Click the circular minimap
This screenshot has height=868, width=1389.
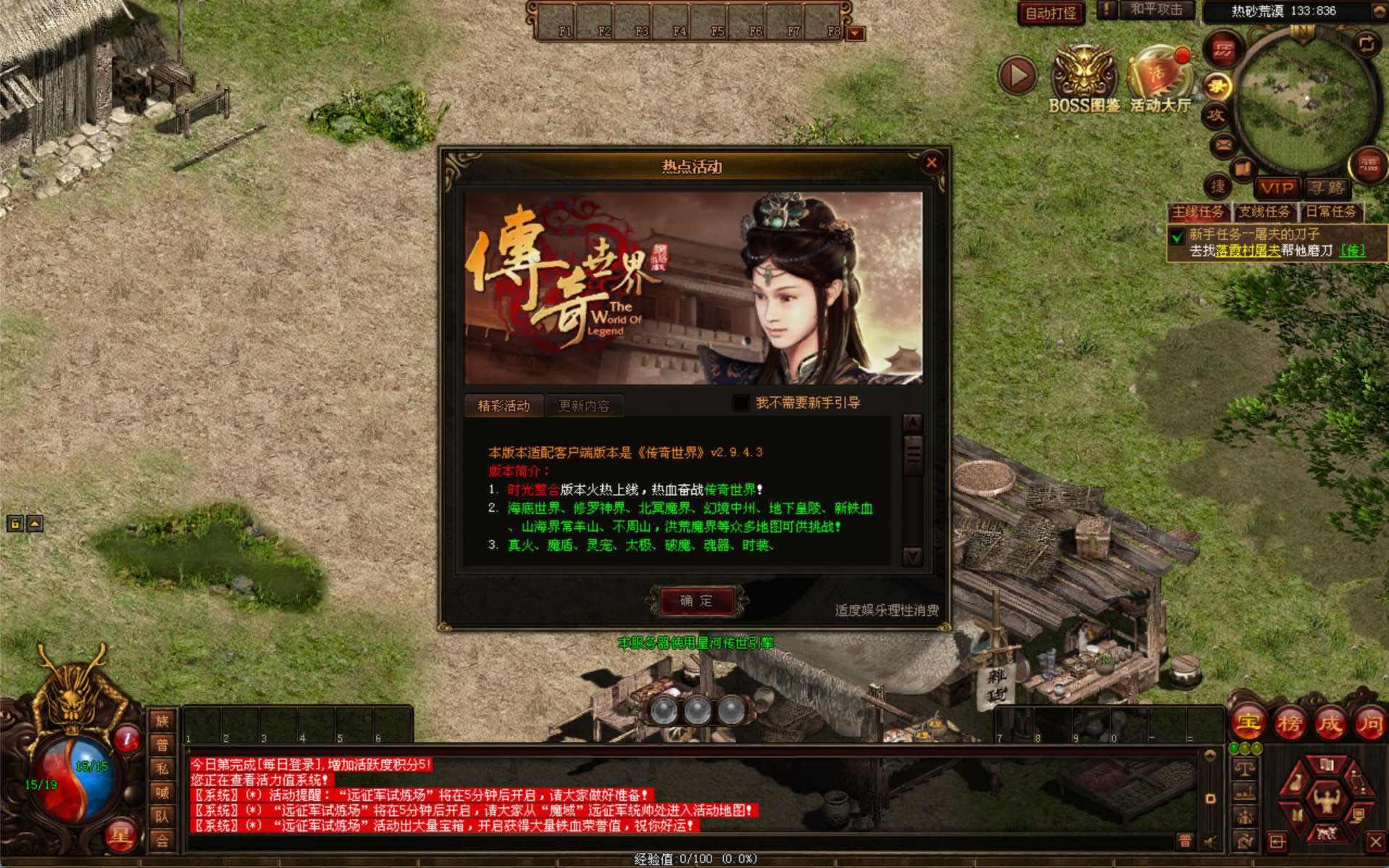pyautogui.click(x=1306, y=101)
